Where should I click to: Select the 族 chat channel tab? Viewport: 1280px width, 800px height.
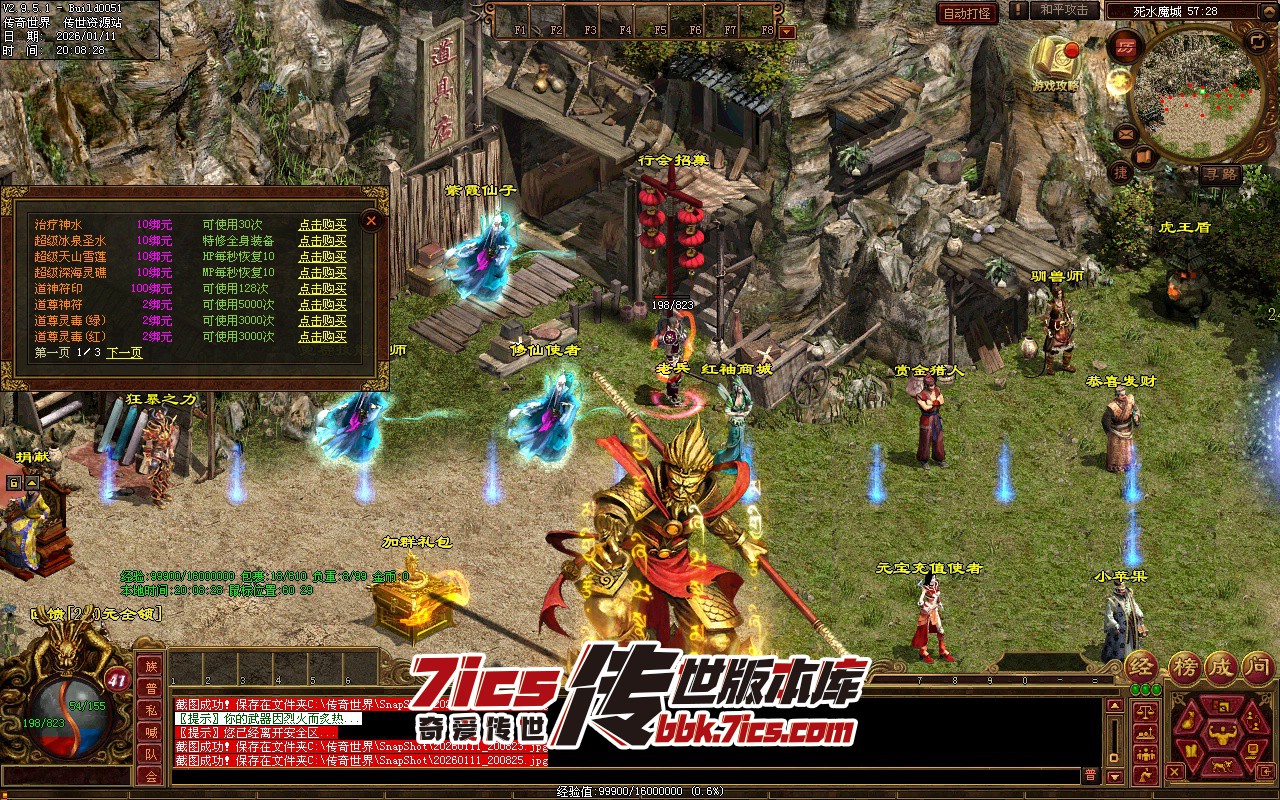tap(151, 666)
